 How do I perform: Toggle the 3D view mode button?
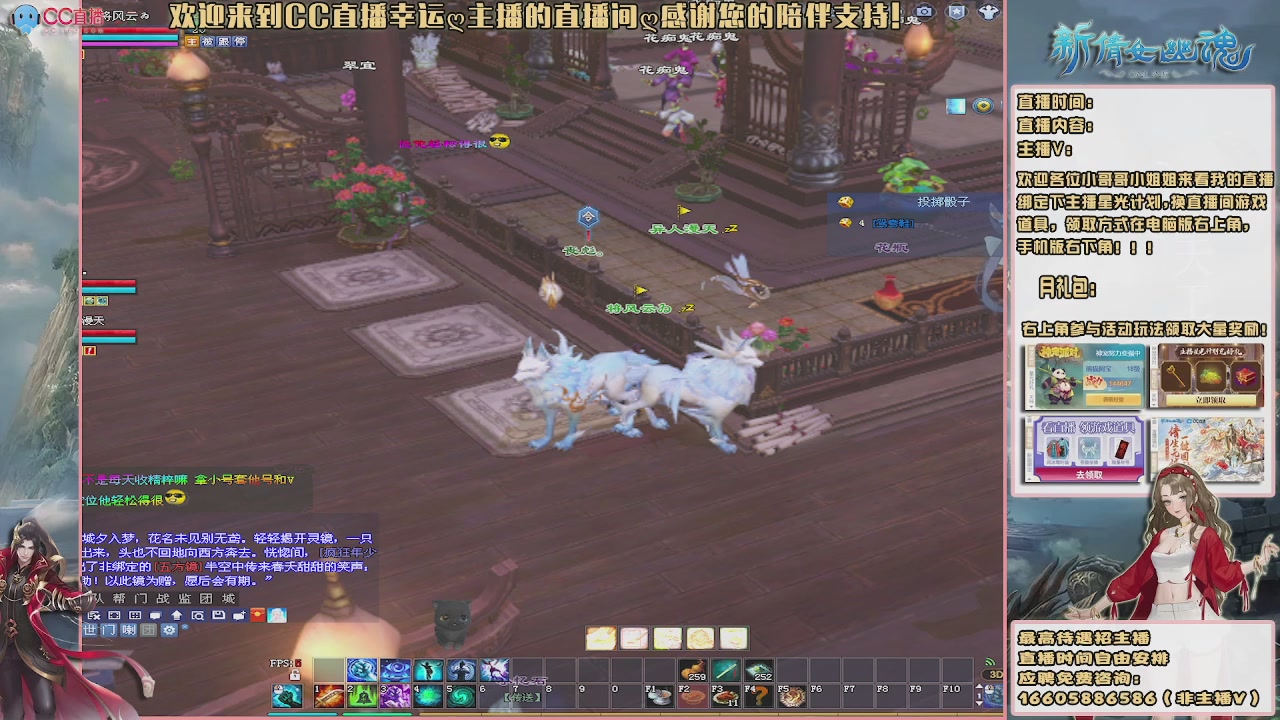993,674
